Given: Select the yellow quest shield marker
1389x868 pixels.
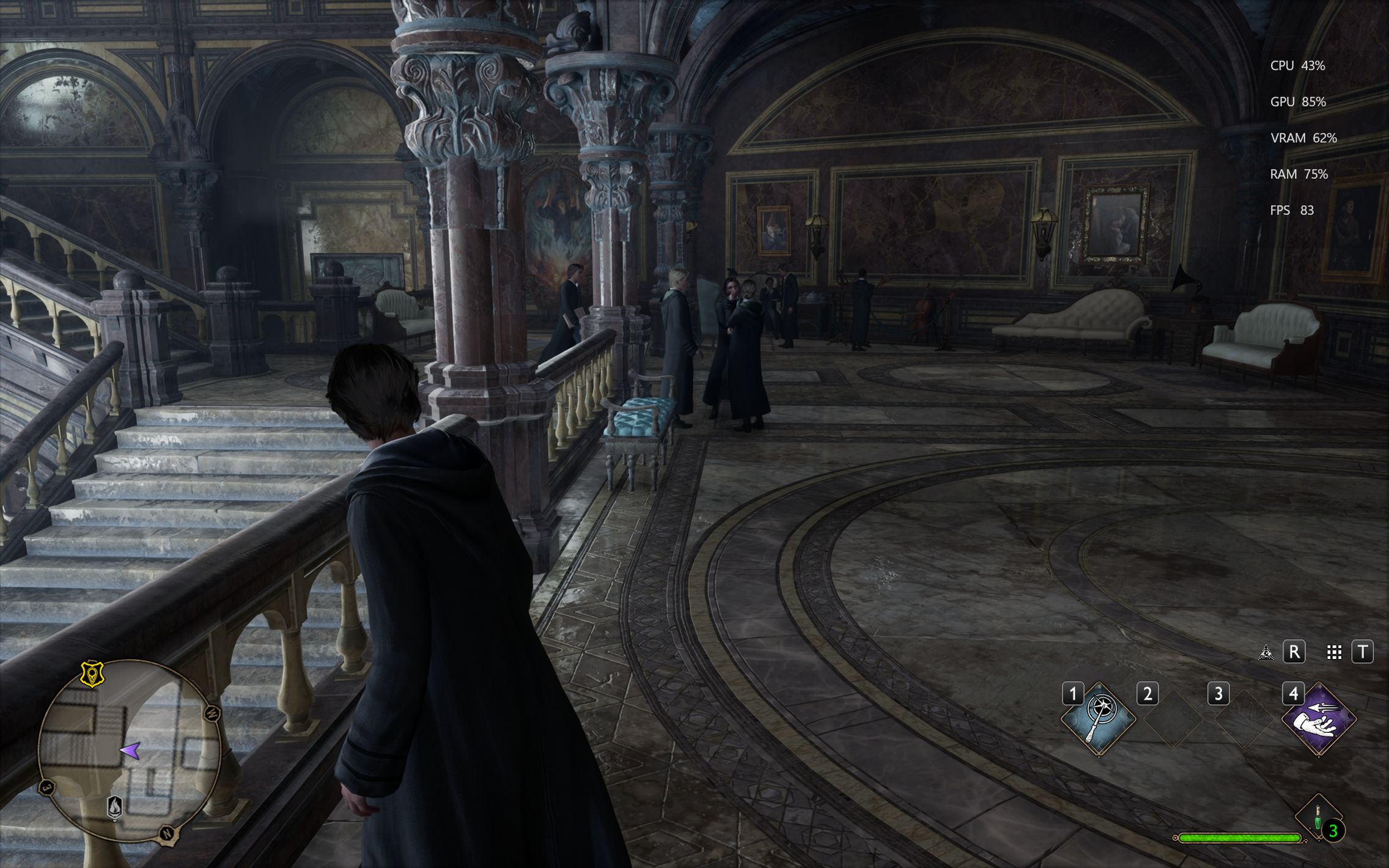Looking at the screenshot, I should click(x=92, y=674).
